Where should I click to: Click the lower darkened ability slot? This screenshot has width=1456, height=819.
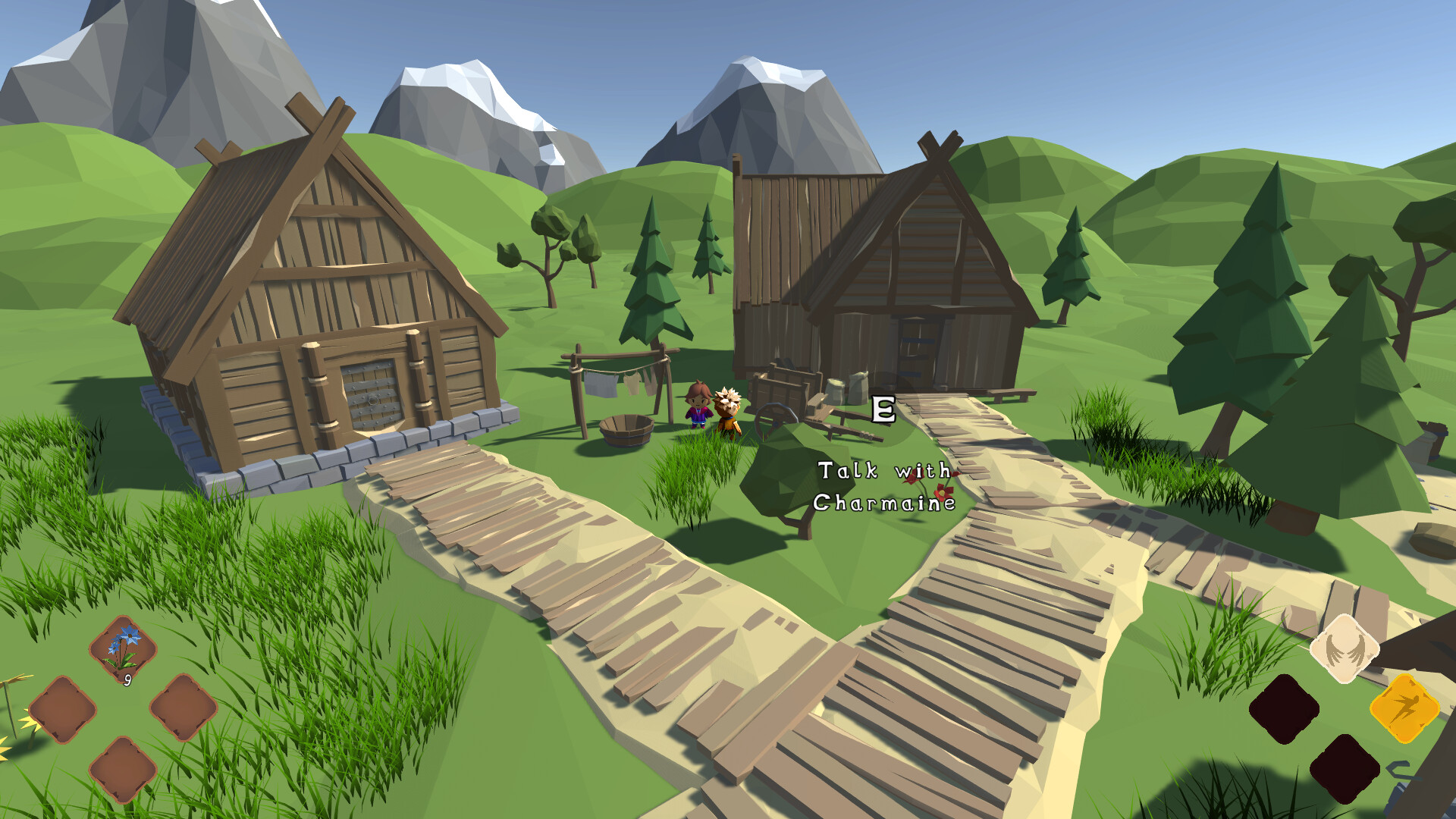point(1344,768)
